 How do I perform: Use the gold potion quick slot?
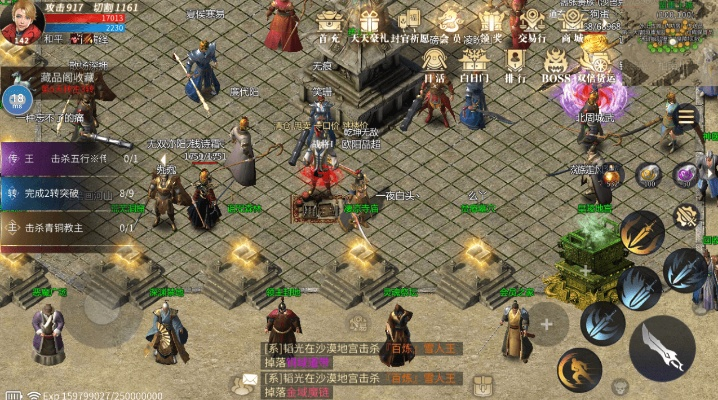coord(649,175)
